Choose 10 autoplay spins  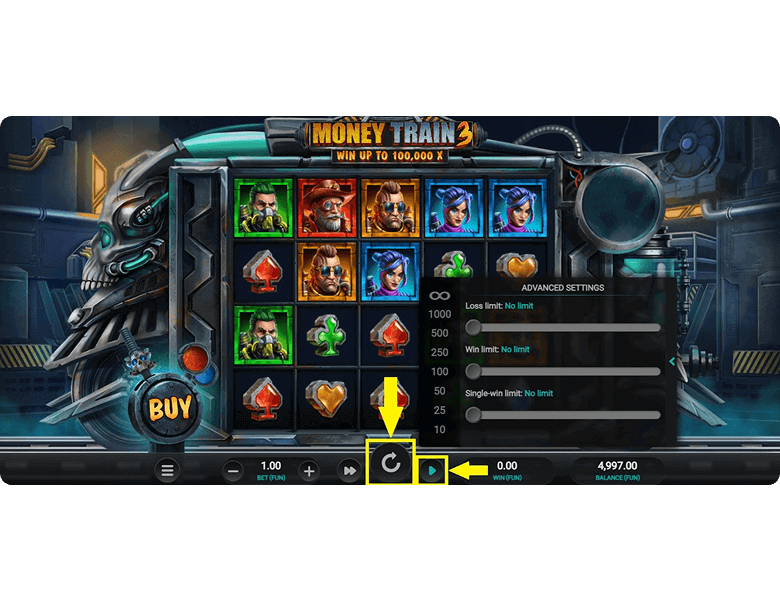tap(439, 429)
